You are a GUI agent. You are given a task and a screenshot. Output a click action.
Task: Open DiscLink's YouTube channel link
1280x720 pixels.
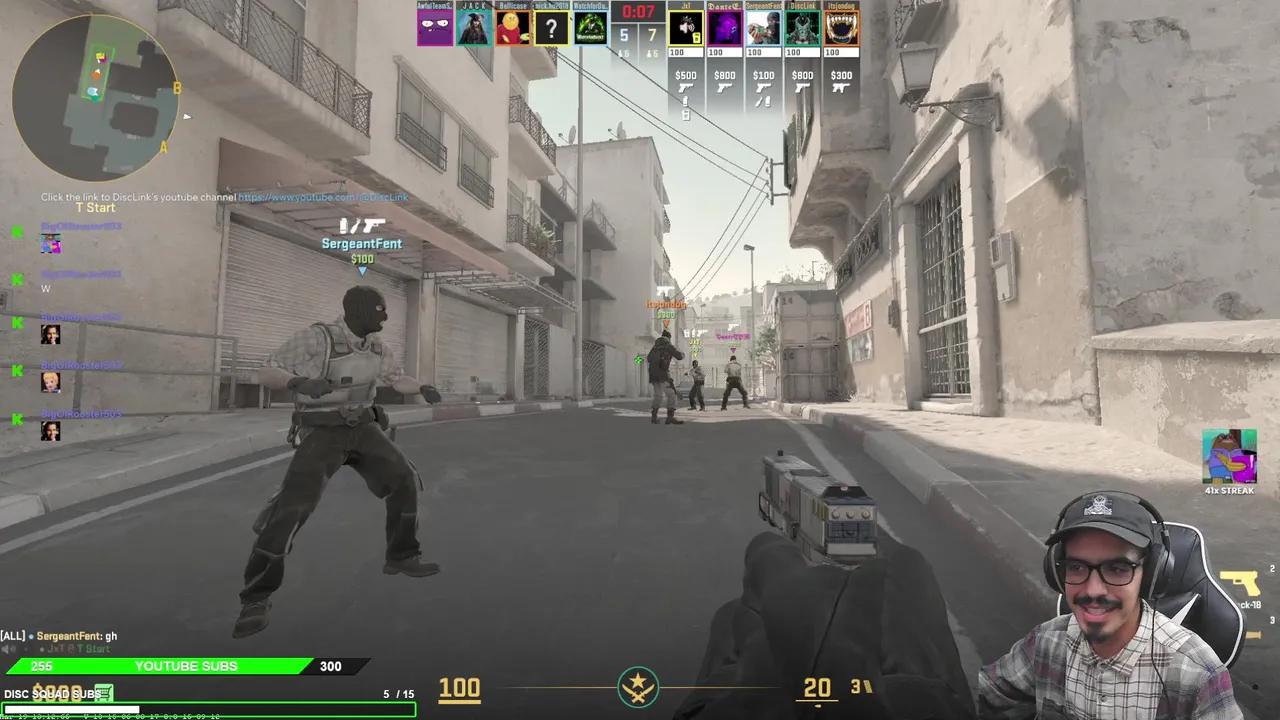point(323,196)
